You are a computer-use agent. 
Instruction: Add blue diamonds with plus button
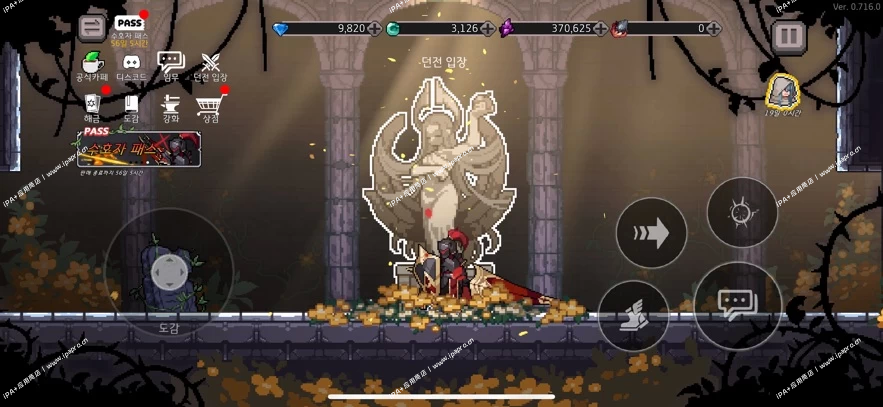click(x=374, y=29)
